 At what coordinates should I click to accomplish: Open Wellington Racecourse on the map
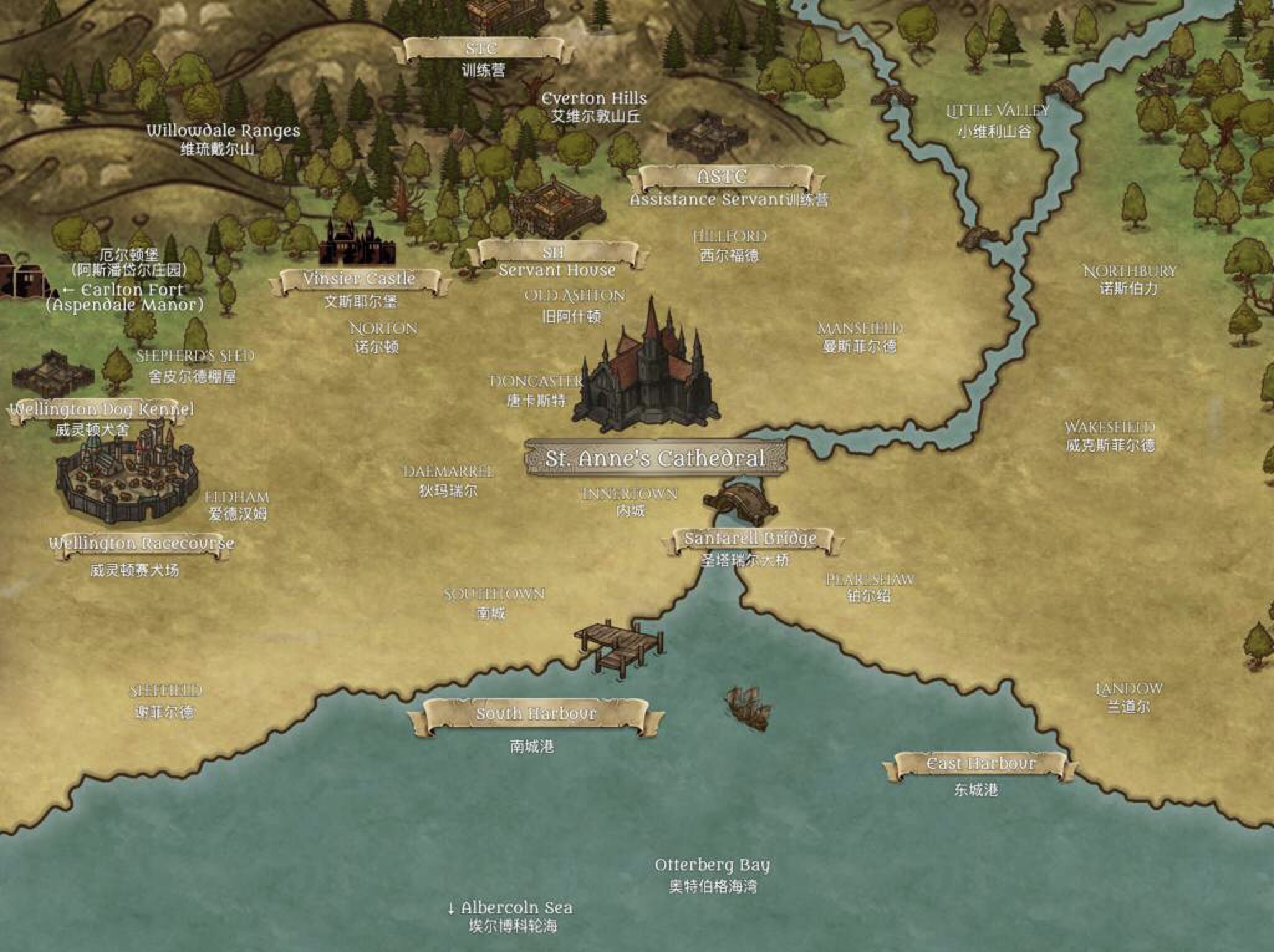coord(142,544)
